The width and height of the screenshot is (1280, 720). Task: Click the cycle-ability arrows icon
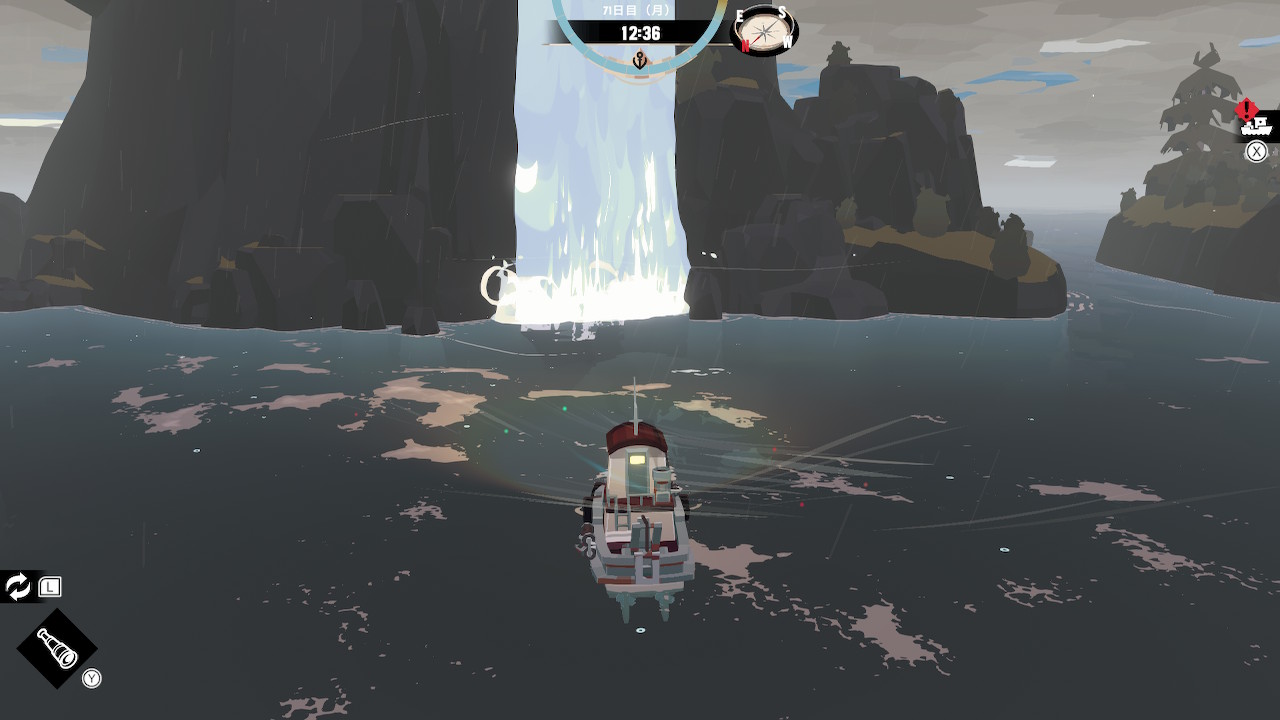pos(18,587)
